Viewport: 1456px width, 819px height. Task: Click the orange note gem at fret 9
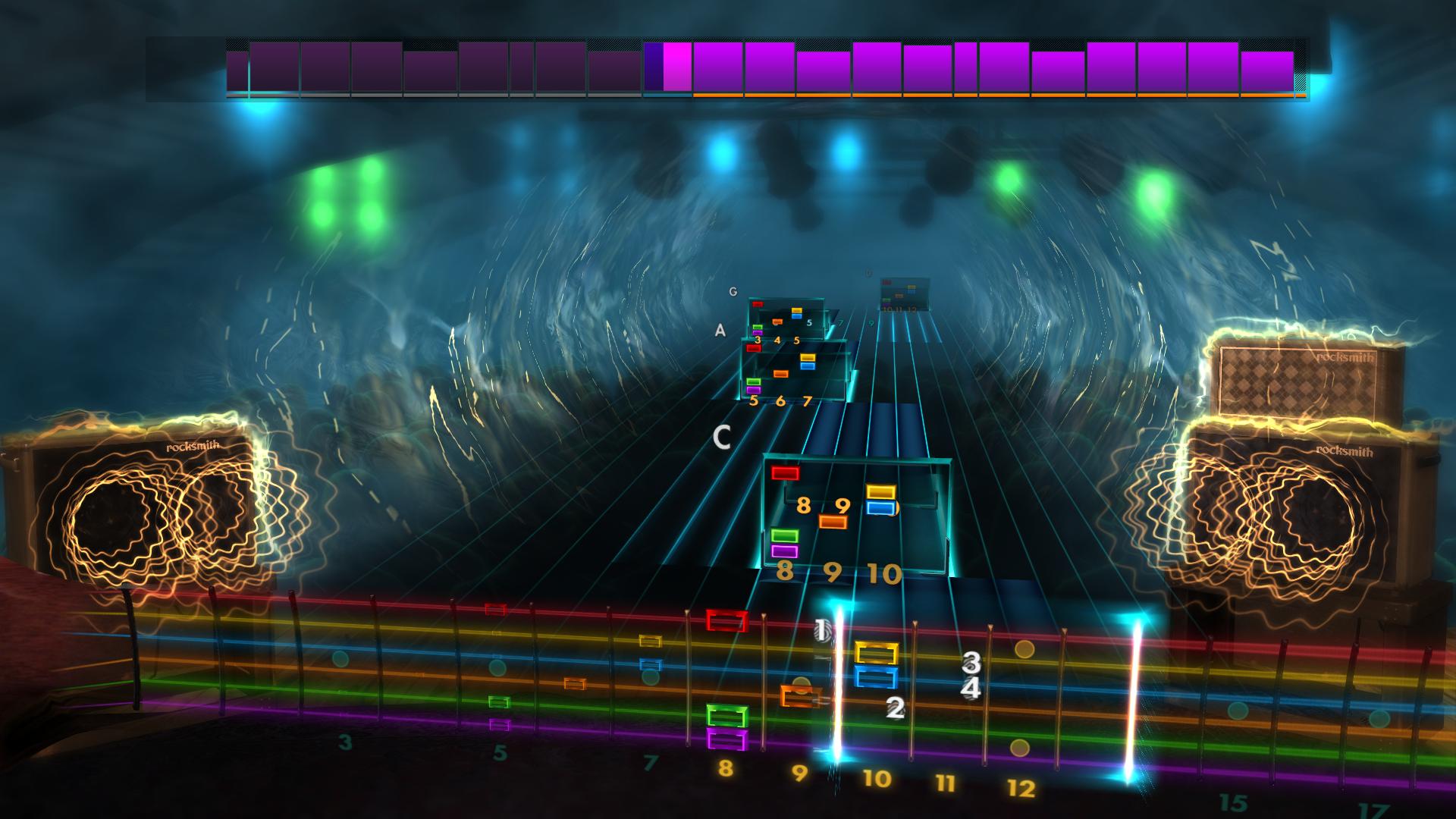point(833,521)
